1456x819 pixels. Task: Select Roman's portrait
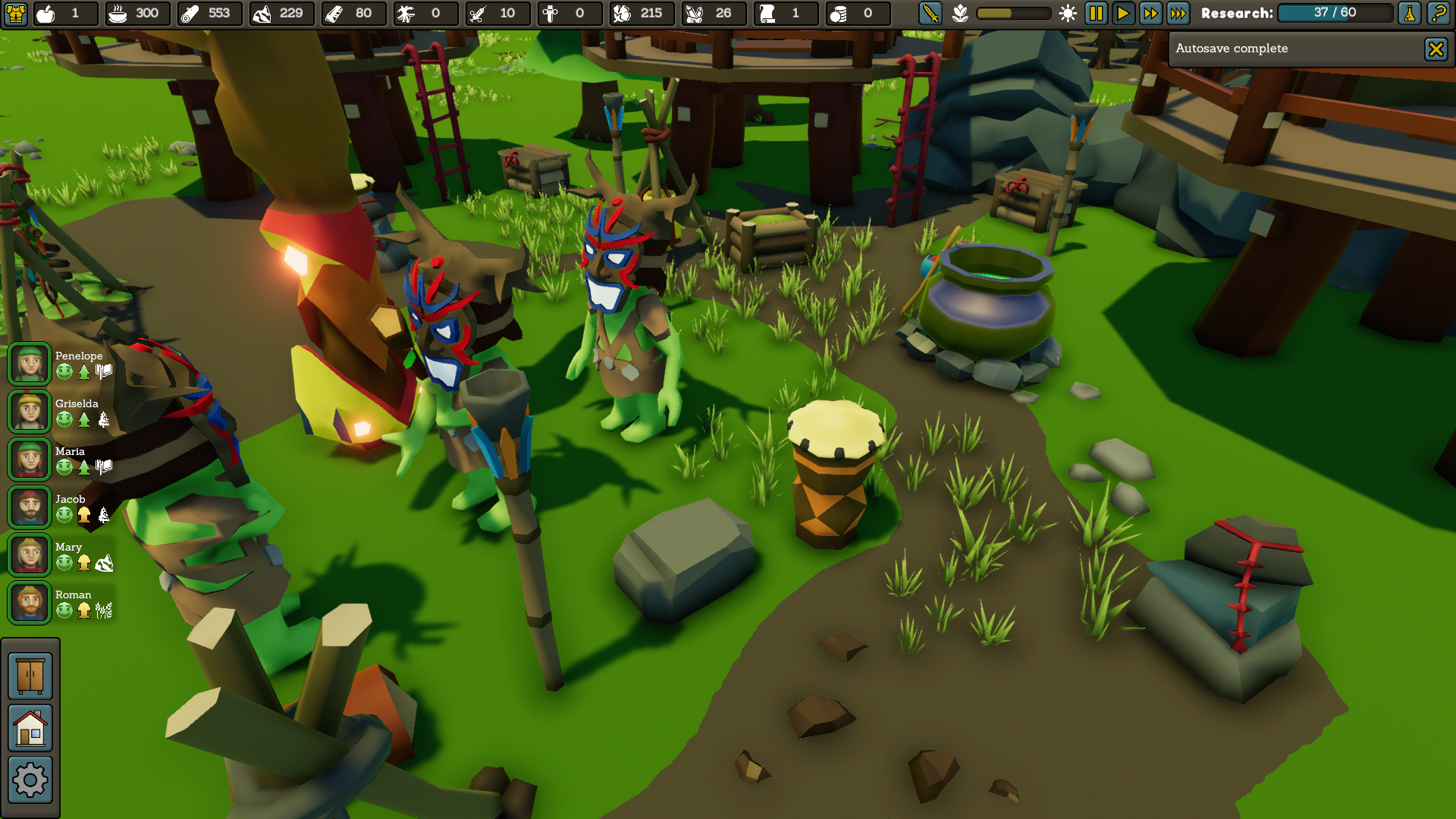[x=30, y=603]
